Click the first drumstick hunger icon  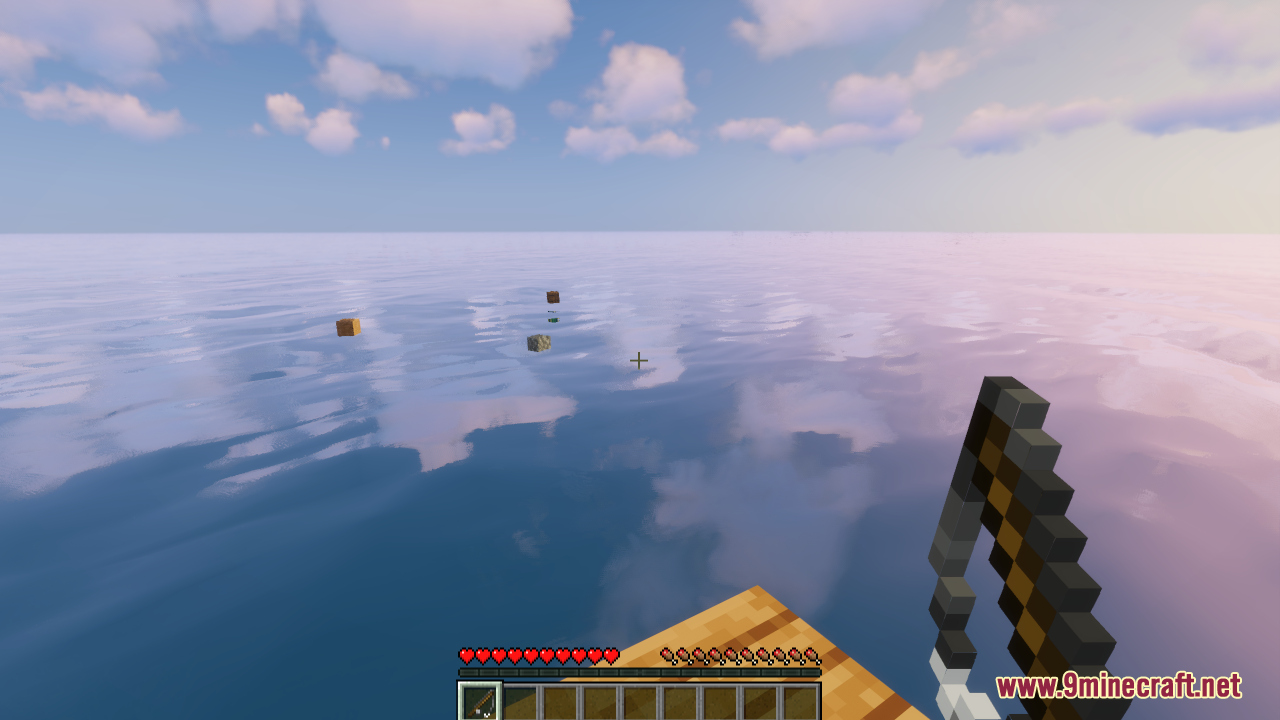pos(665,653)
